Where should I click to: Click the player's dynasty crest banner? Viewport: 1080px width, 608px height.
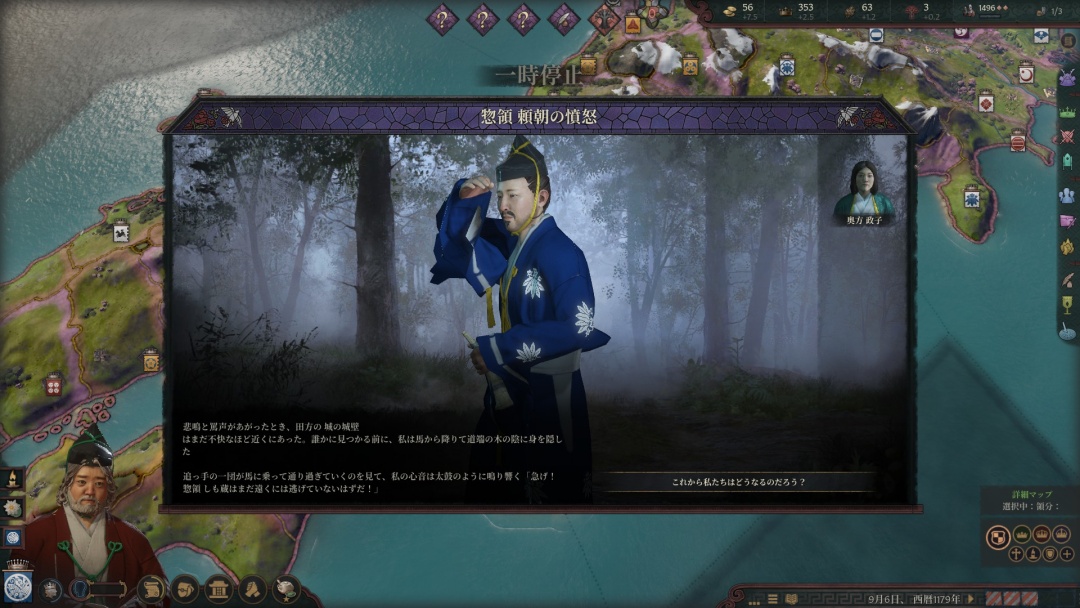pyautogui.click(x=17, y=586)
